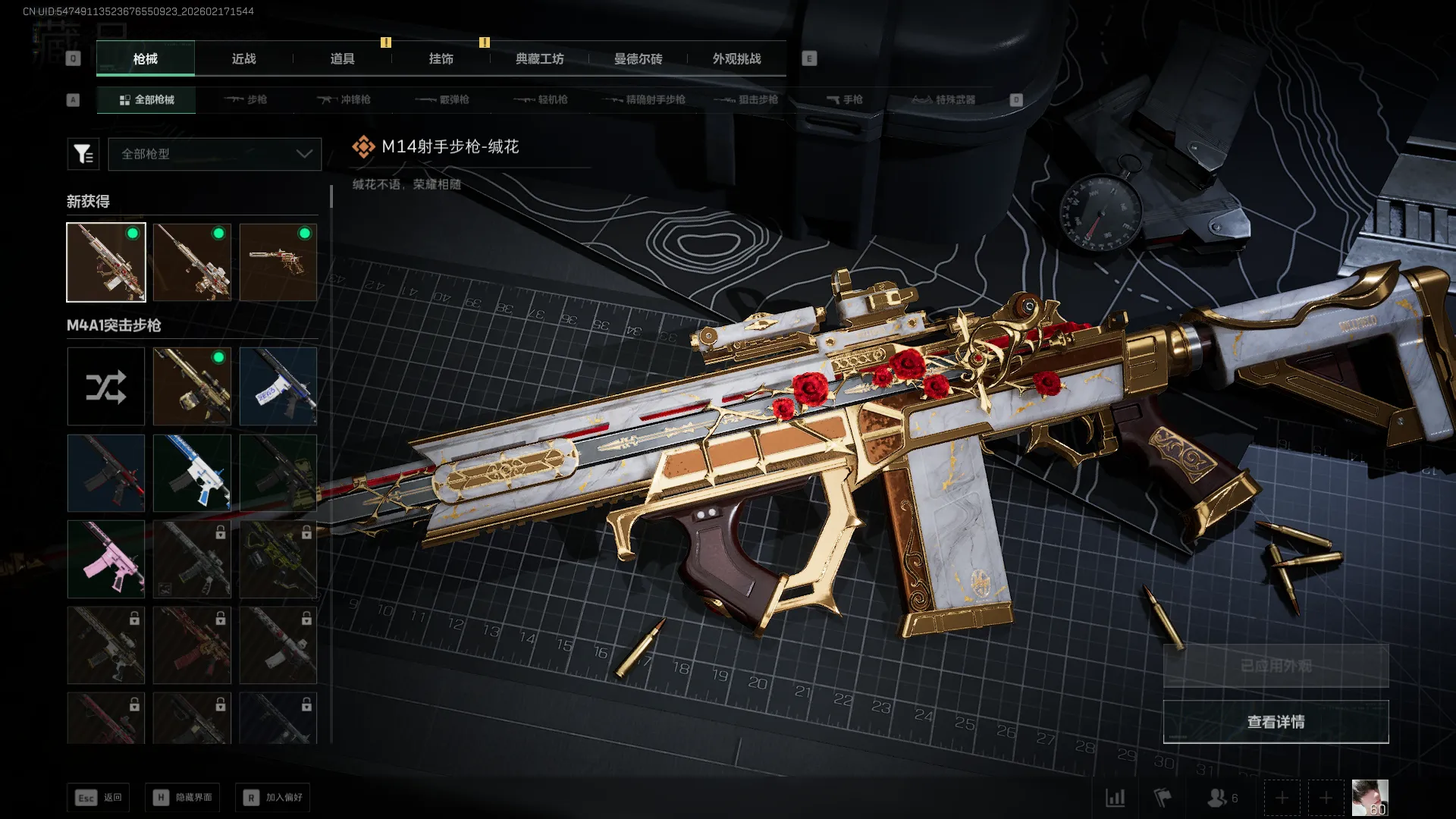Pick the white and blue M4A1 skin

point(192,473)
